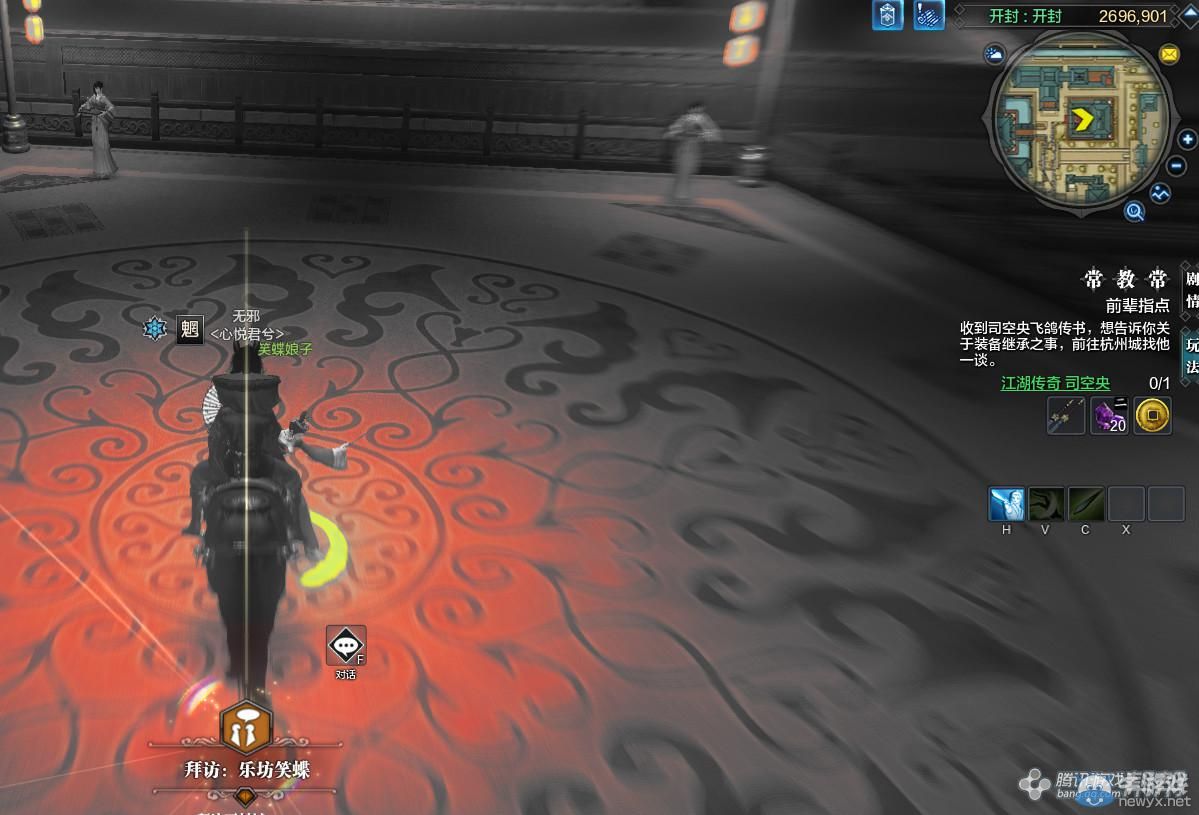1199x815 pixels.
Task: Open the mountain landscape icon near minimap
Action: pos(1160,193)
